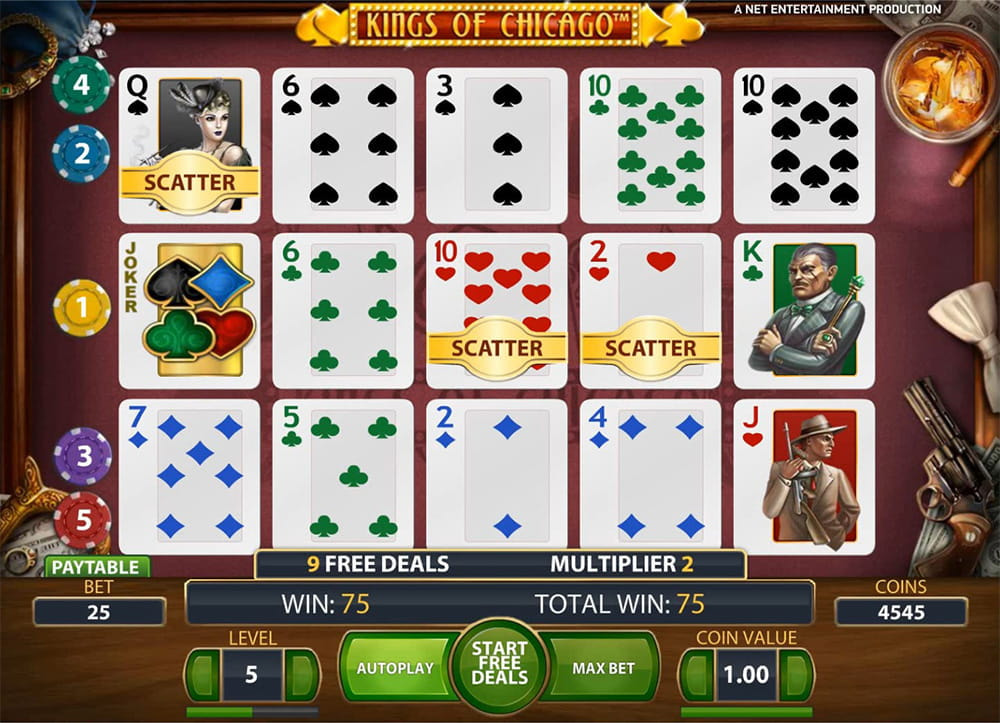Choose the blue payline 2 chip

click(81, 154)
